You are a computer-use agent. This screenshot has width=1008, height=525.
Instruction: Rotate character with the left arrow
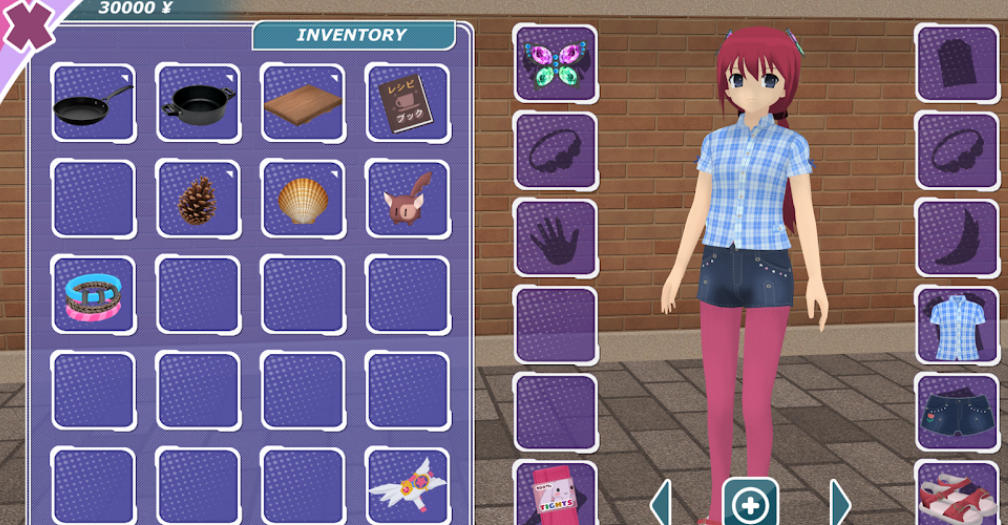(x=661, y=502)
